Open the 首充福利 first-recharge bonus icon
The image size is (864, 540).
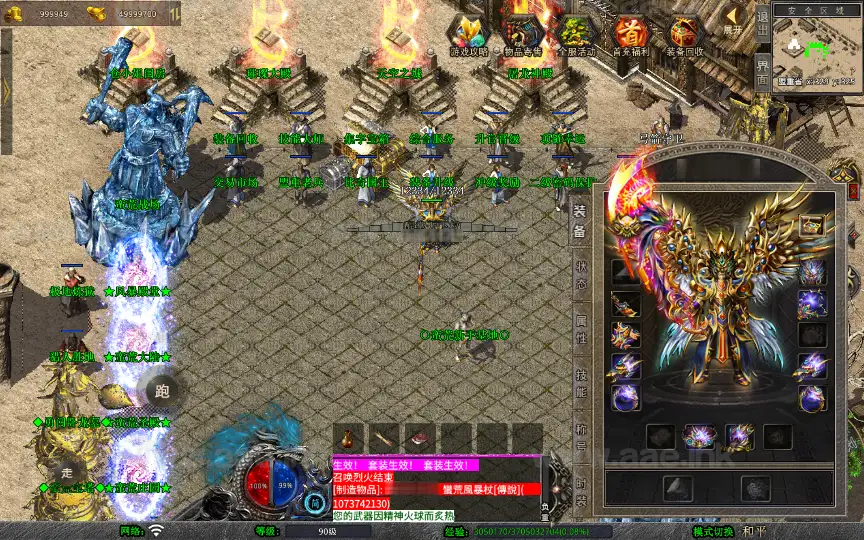630,35
